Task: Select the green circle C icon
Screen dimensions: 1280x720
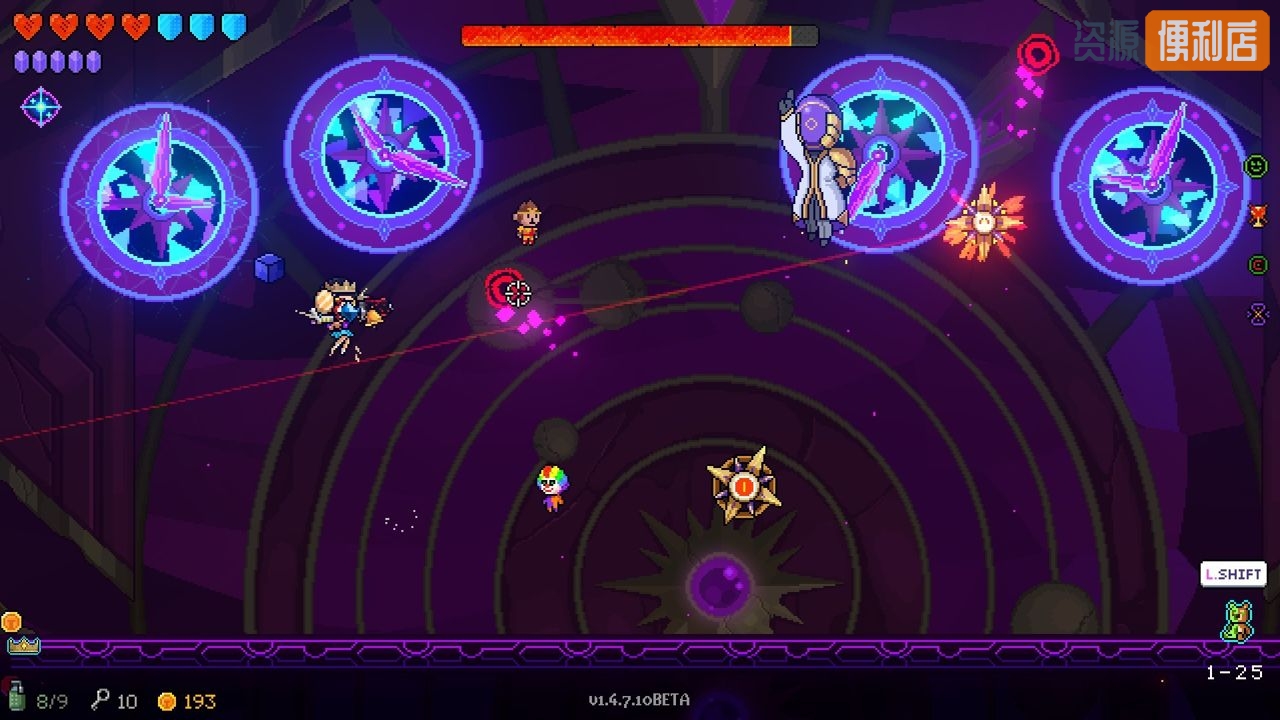Action: coord(1258,265)
